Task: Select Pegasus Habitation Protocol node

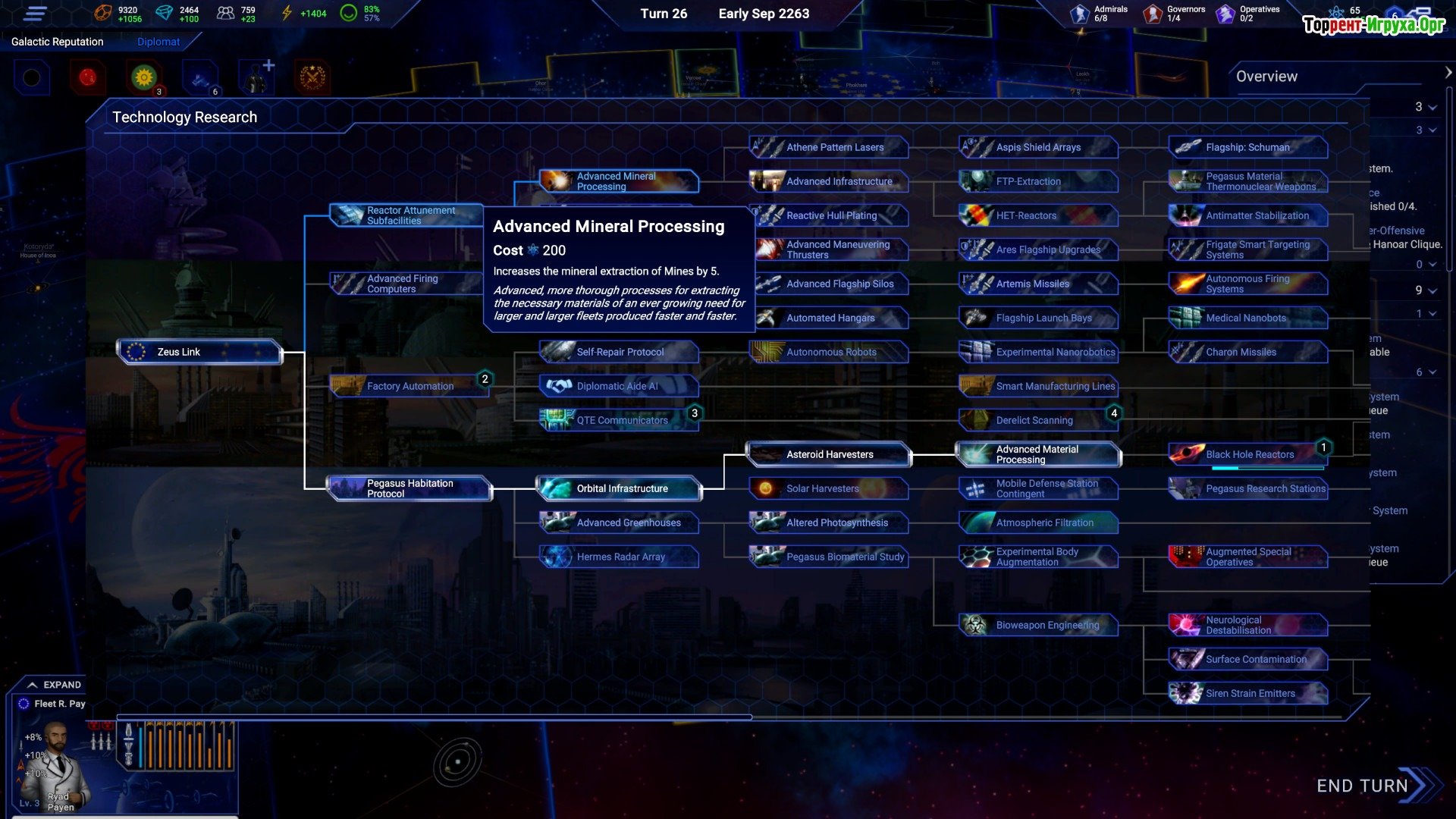Action: click(409, 488)
